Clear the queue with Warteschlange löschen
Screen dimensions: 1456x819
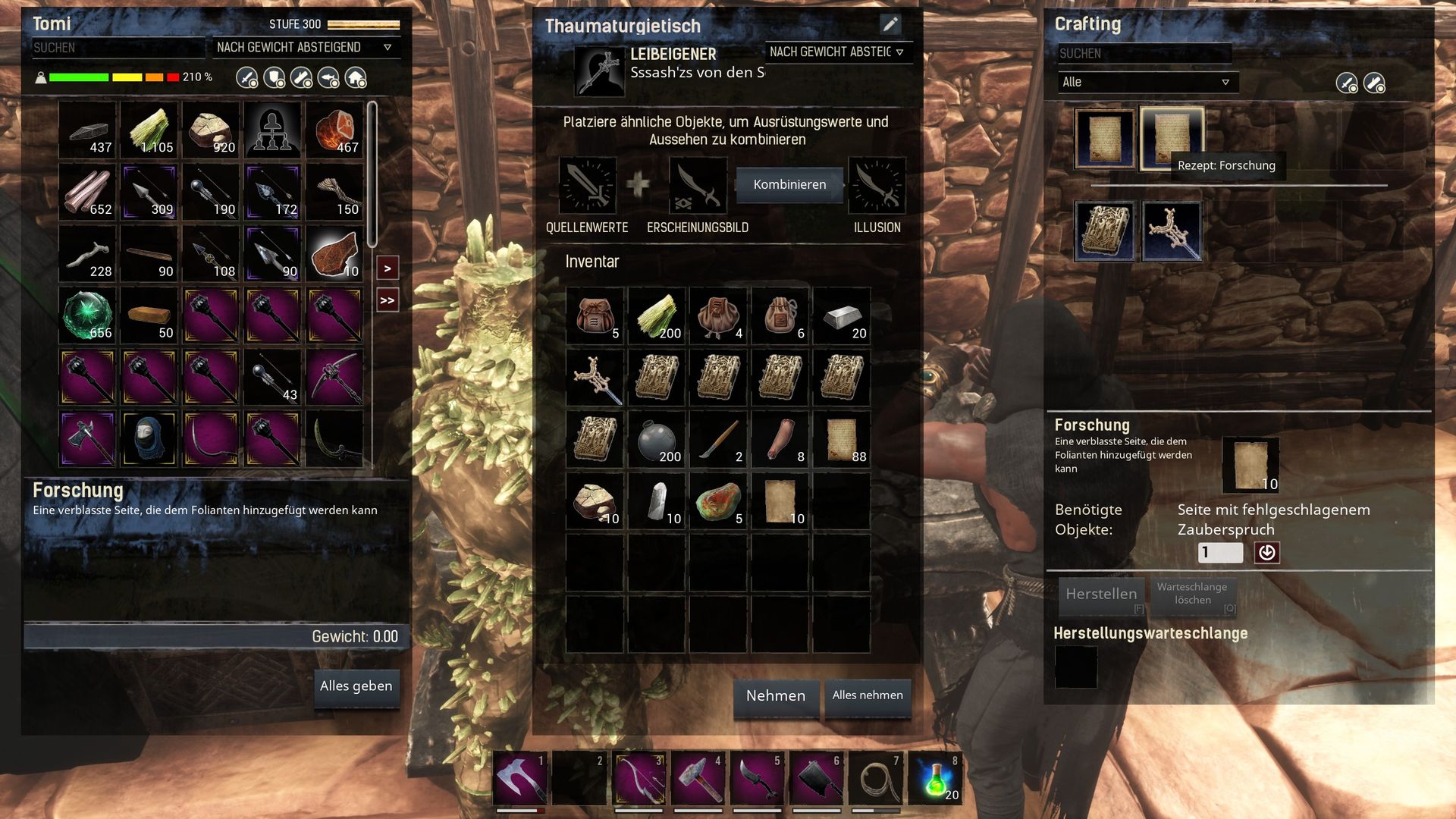[1192, 594]
